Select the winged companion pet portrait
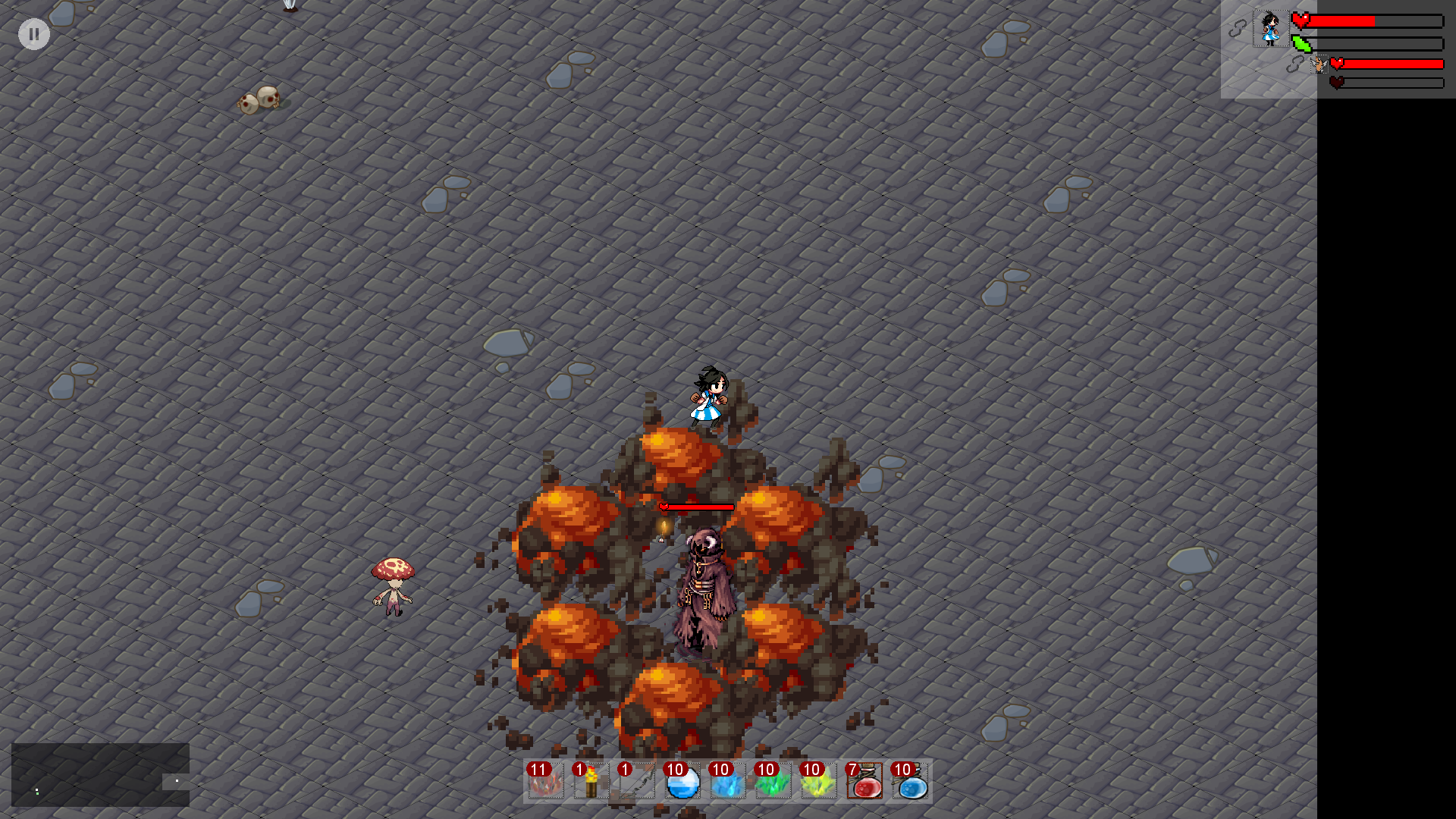The width and height of the screenshot is (1456, 819). click(x=1319, y=65)
